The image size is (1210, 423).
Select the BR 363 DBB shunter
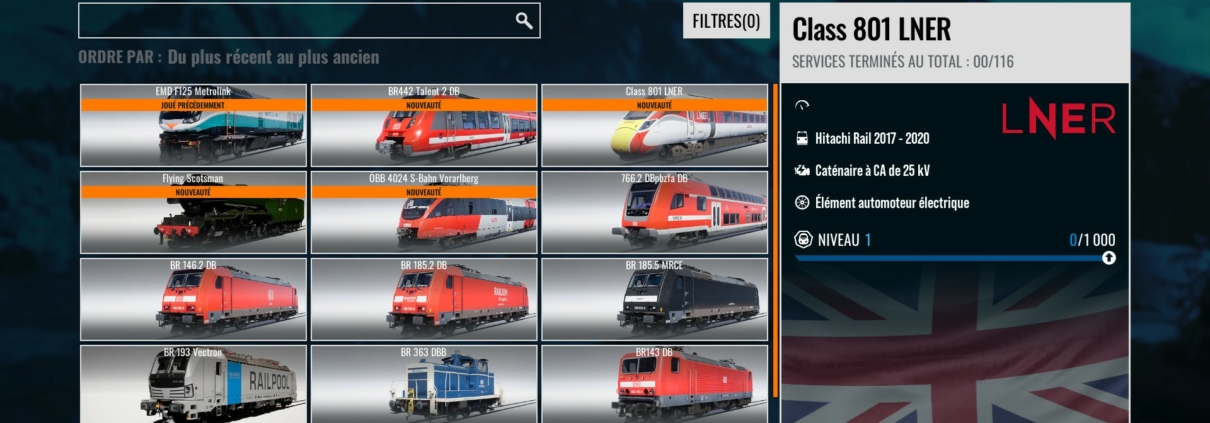coord(424,384)
